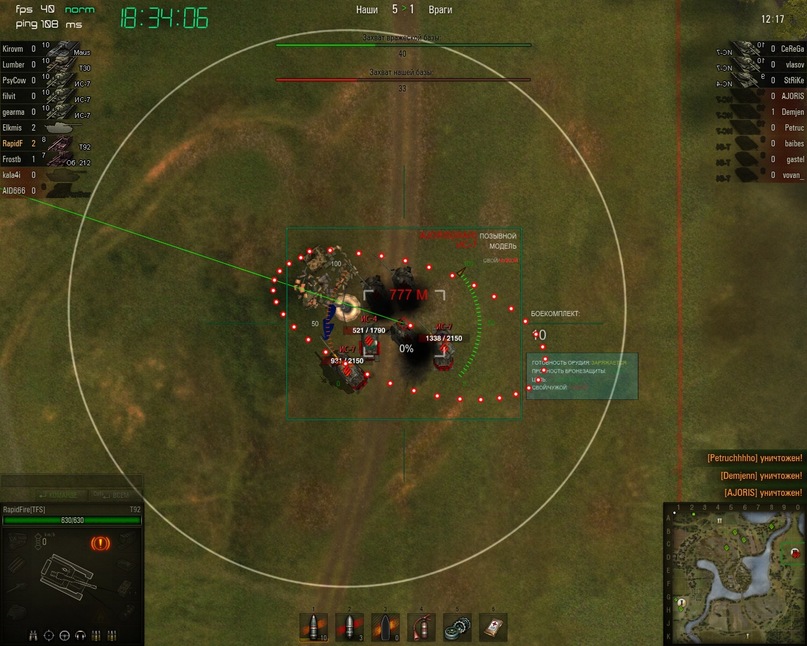
Task: Use the fire extinguisher consumable
Action: [x=421, y=627]
